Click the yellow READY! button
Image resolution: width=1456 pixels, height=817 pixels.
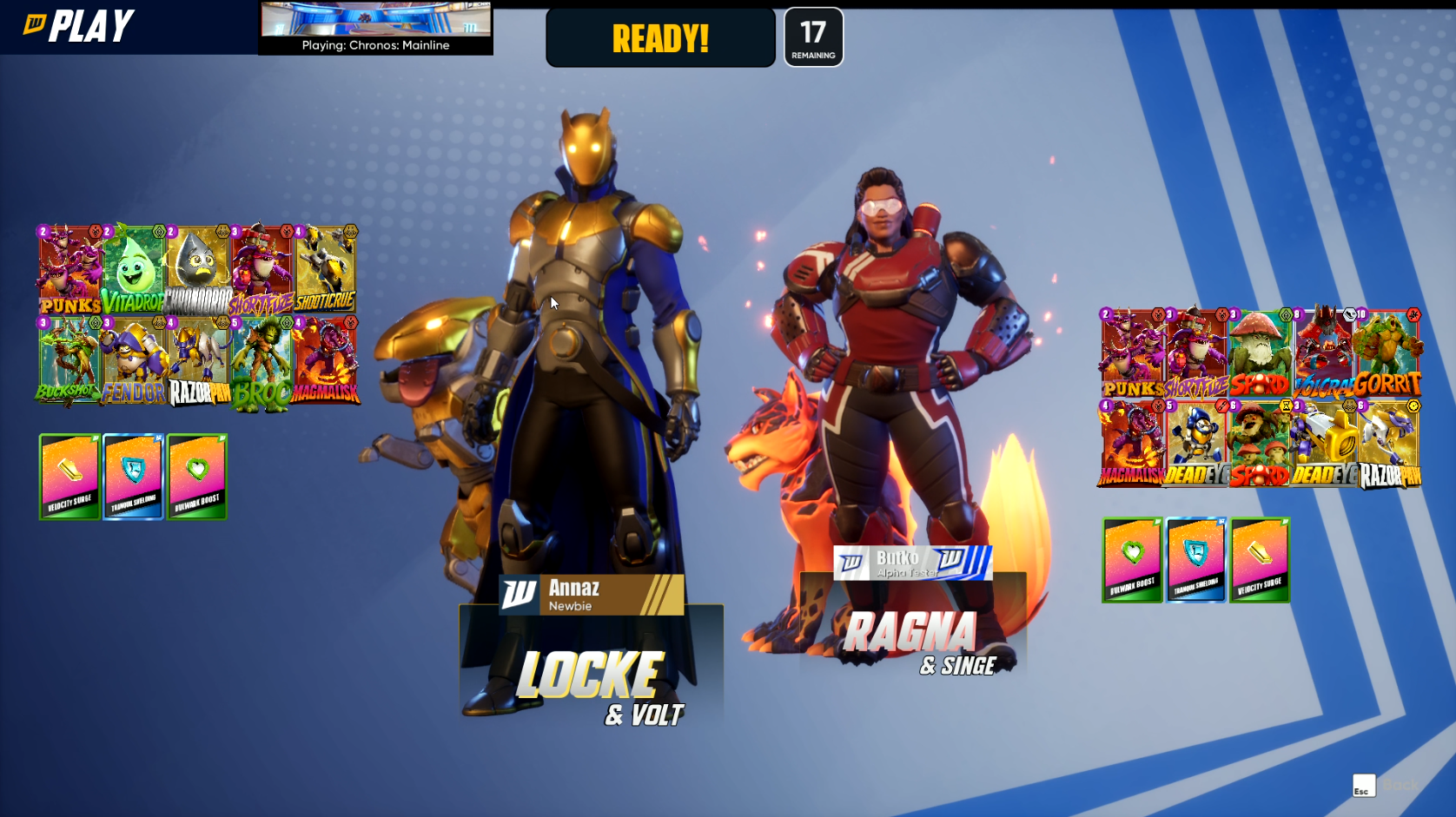click(x=660, y=38)
